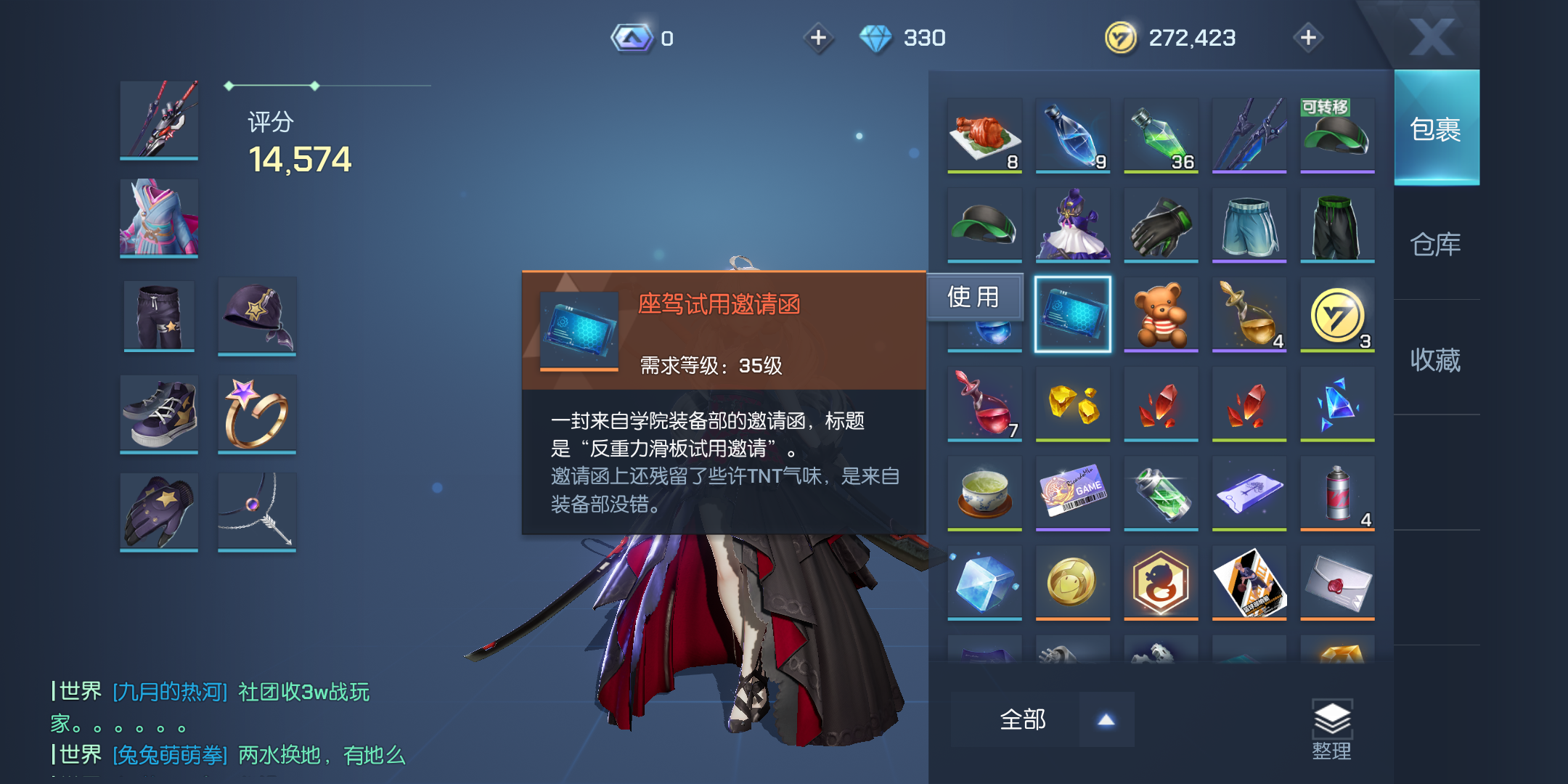The height and width of the screenshot is (784, 1568).
Task: Select the sealed envelope item
Action: coord(1337,583)
